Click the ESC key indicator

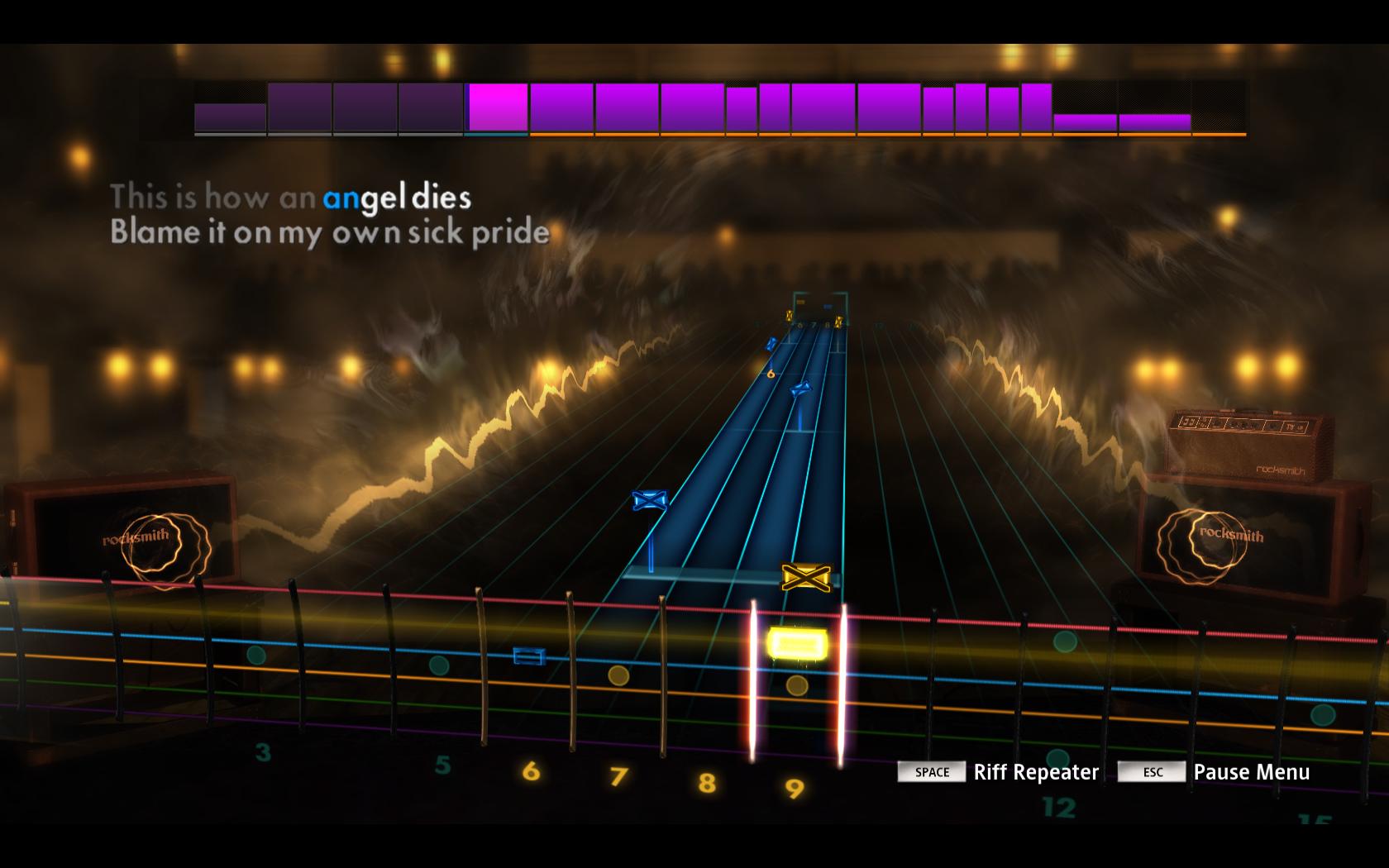click(x=1150, y=772)
